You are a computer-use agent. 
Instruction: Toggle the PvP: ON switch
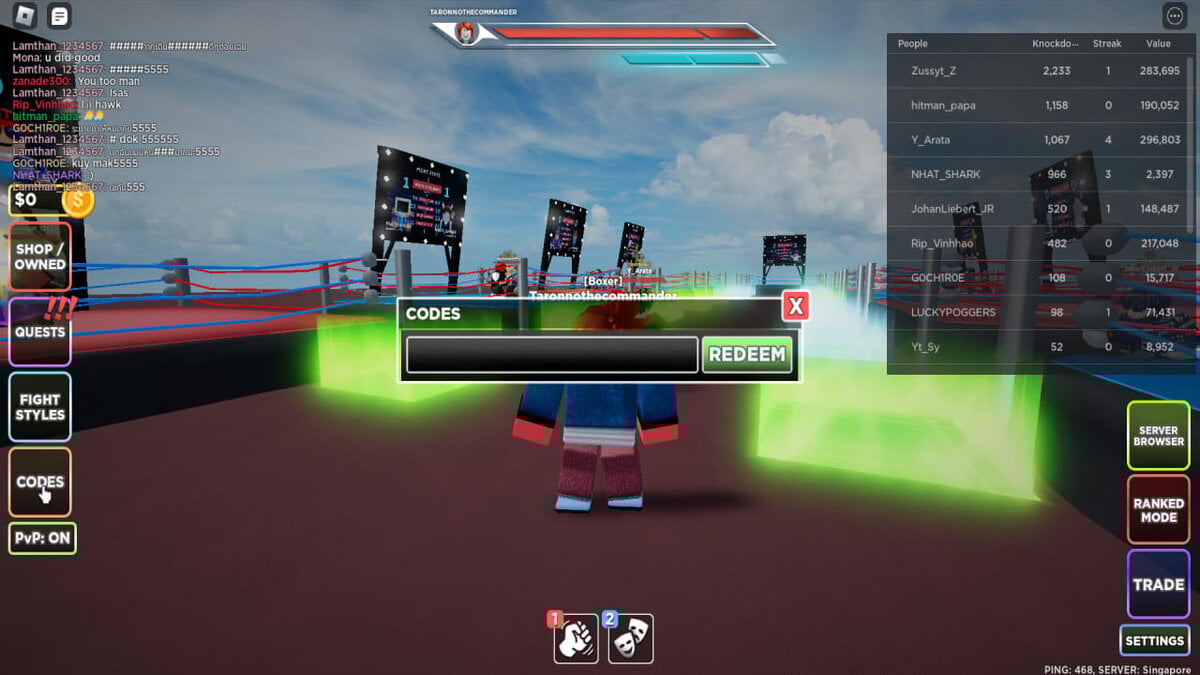(43, 538)
